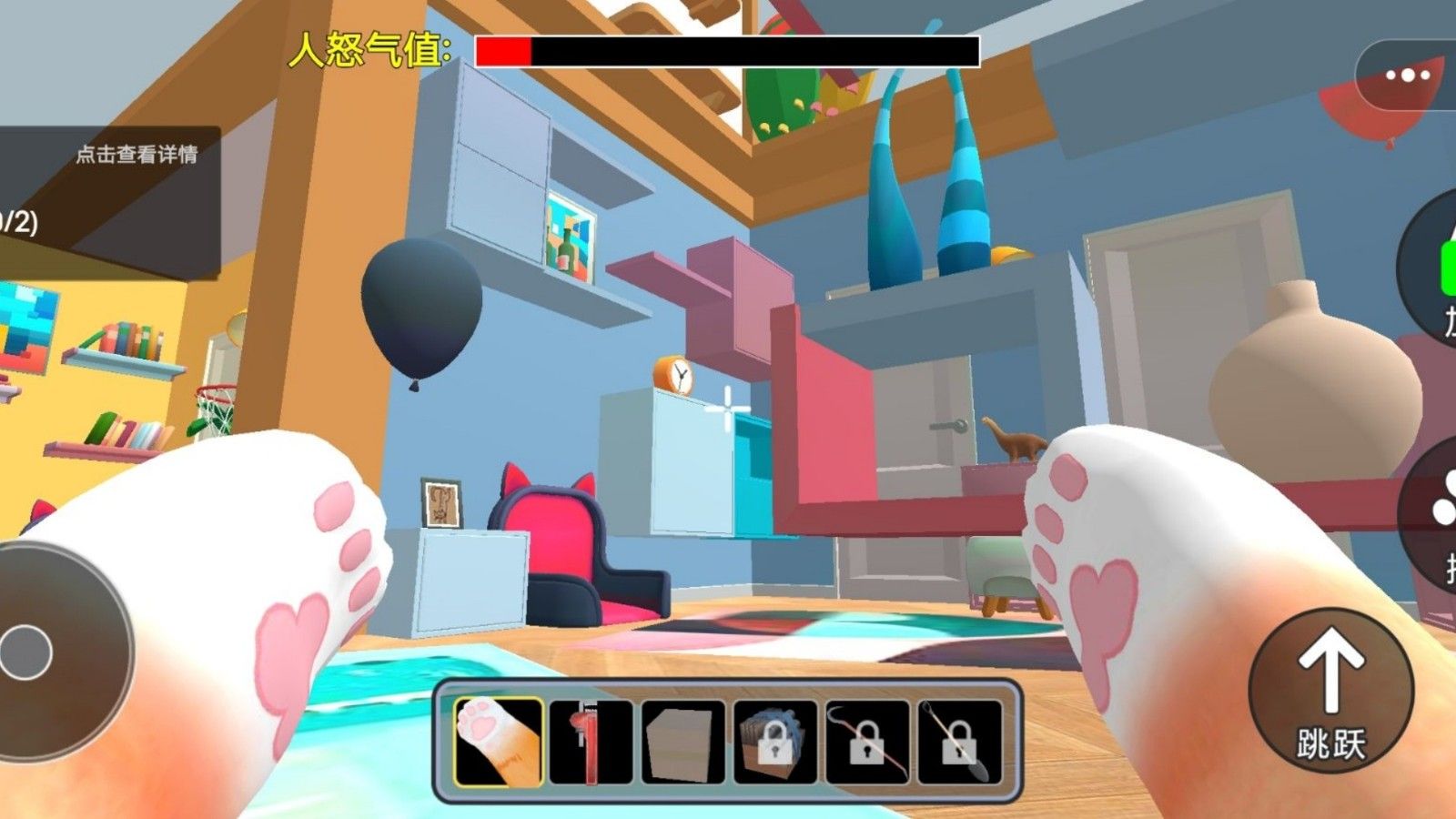Pick the locked spoon slot
1456x819 pixels.
point(959,742)
